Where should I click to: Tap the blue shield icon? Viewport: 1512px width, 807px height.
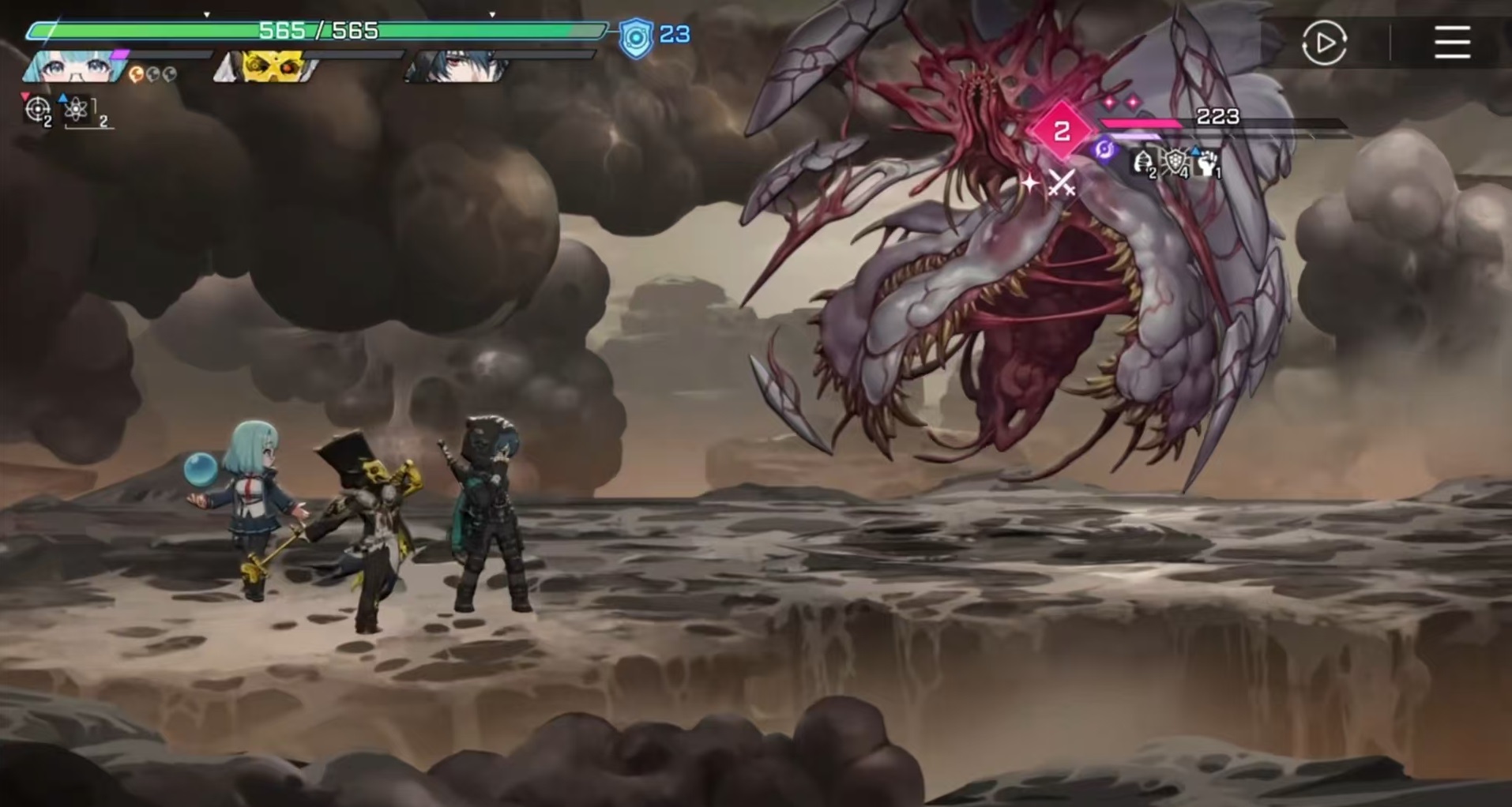click(636, 36)
